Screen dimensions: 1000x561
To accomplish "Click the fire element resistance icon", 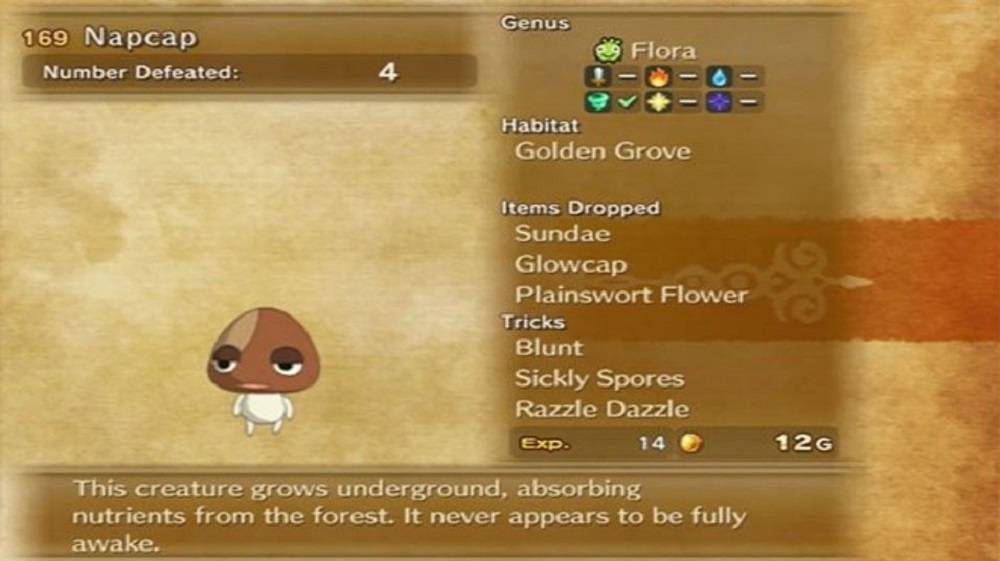I will tap(657, 76).
